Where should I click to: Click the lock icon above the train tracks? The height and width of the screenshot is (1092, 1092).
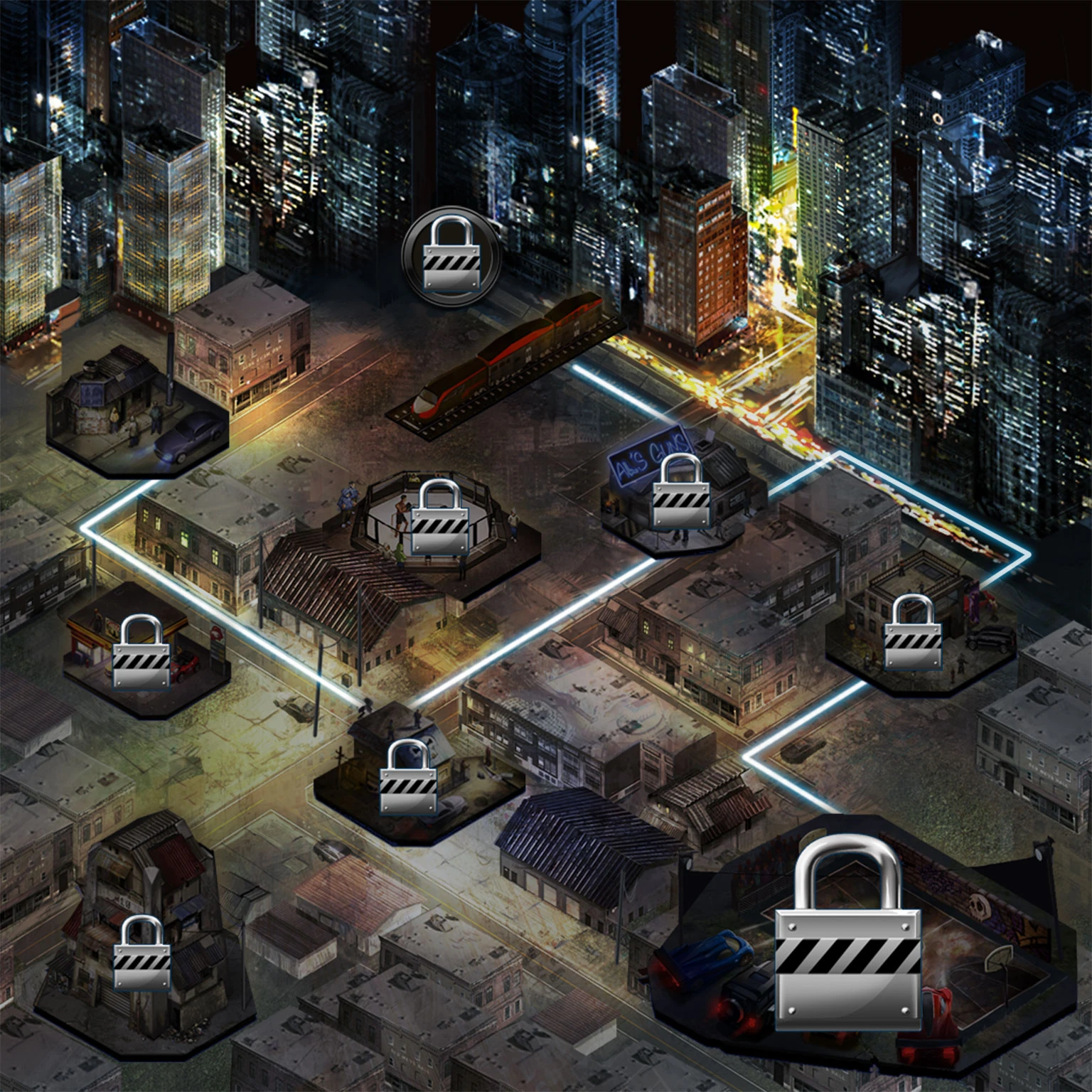(448, 256)
